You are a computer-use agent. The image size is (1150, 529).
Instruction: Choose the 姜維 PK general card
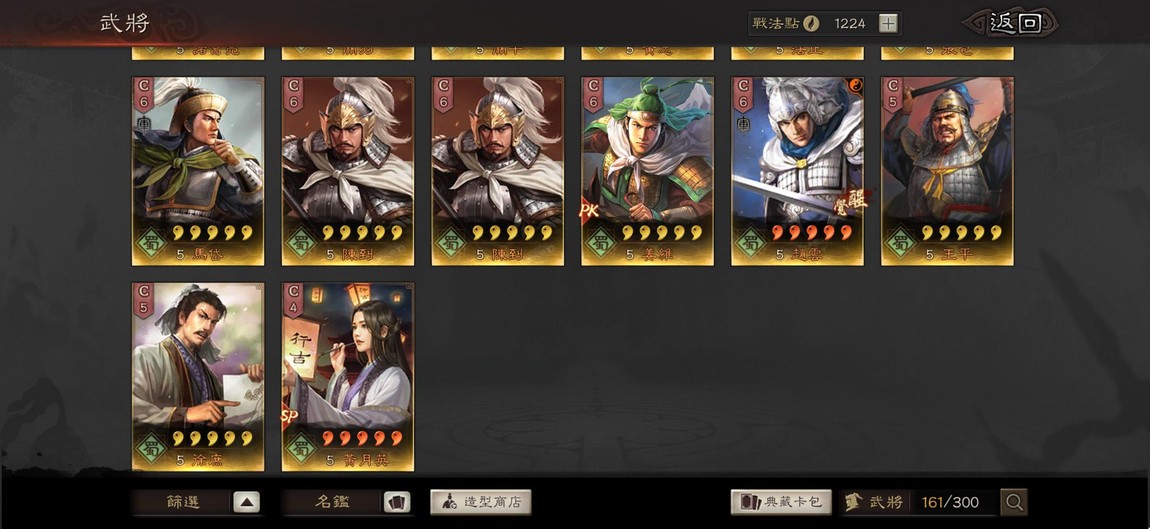[x=647, y=170]
